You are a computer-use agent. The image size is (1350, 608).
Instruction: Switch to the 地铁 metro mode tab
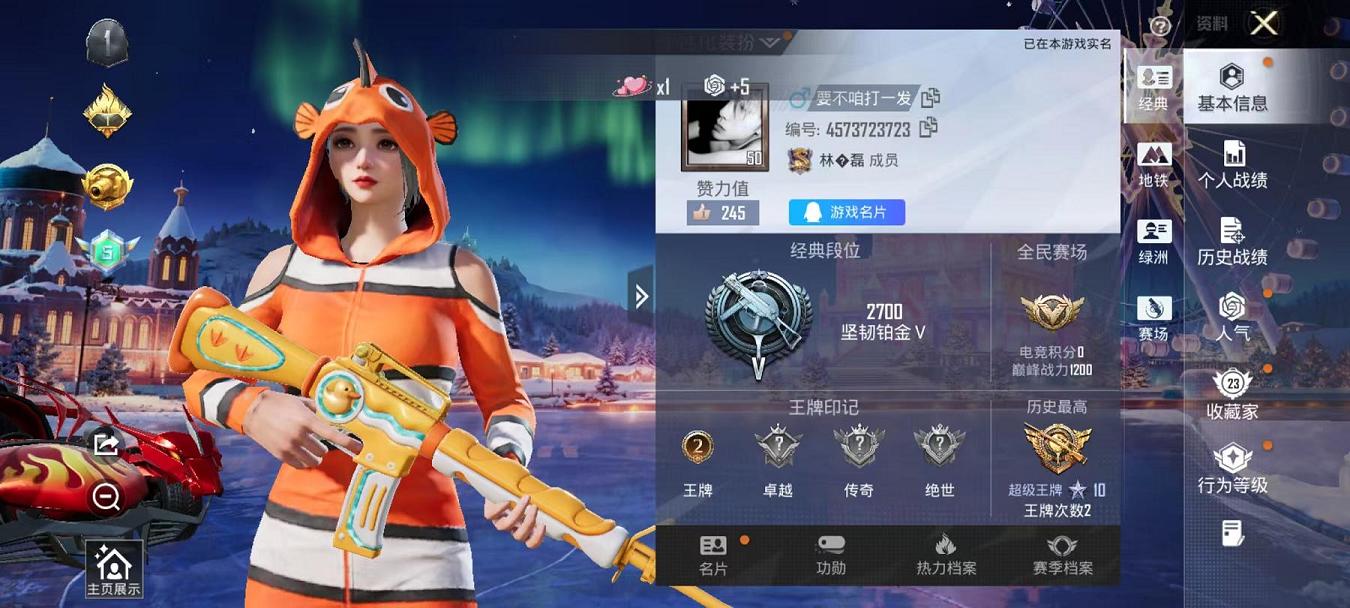[x=1154, y=165]
